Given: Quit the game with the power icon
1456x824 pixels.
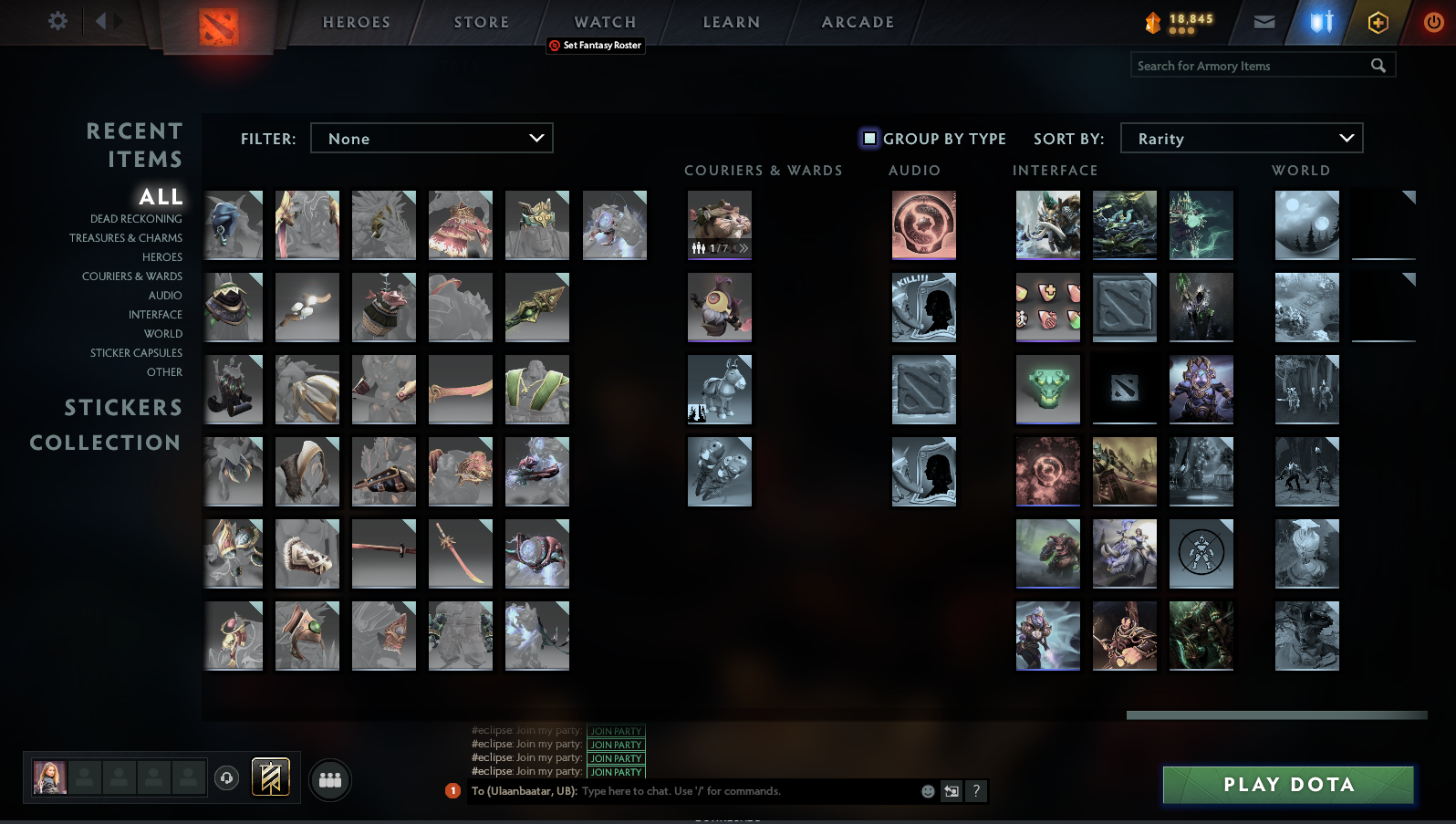Looking at the screenshot, I should point(1434,22).
